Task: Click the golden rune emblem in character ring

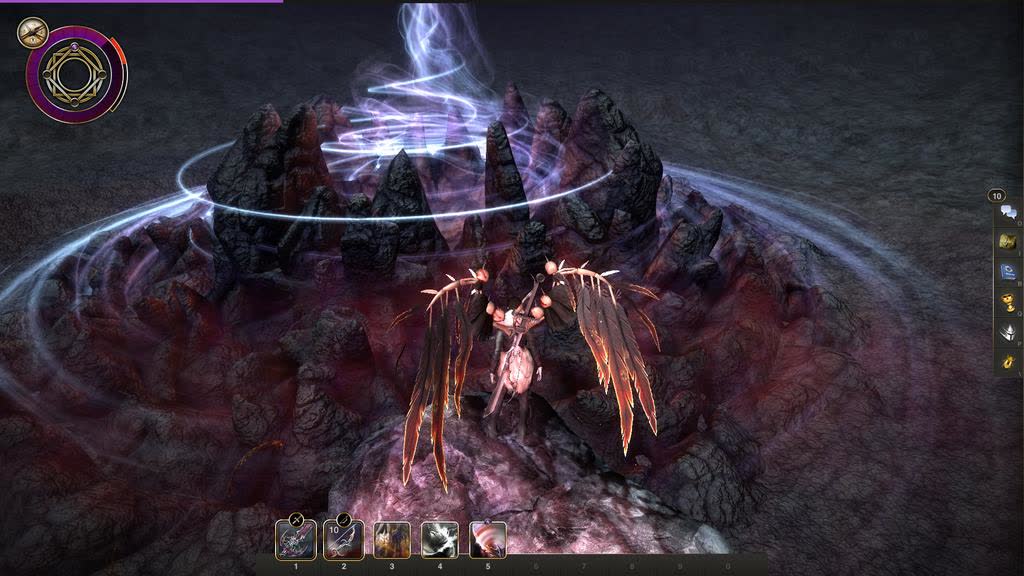Action: click(x=76, y=75)
